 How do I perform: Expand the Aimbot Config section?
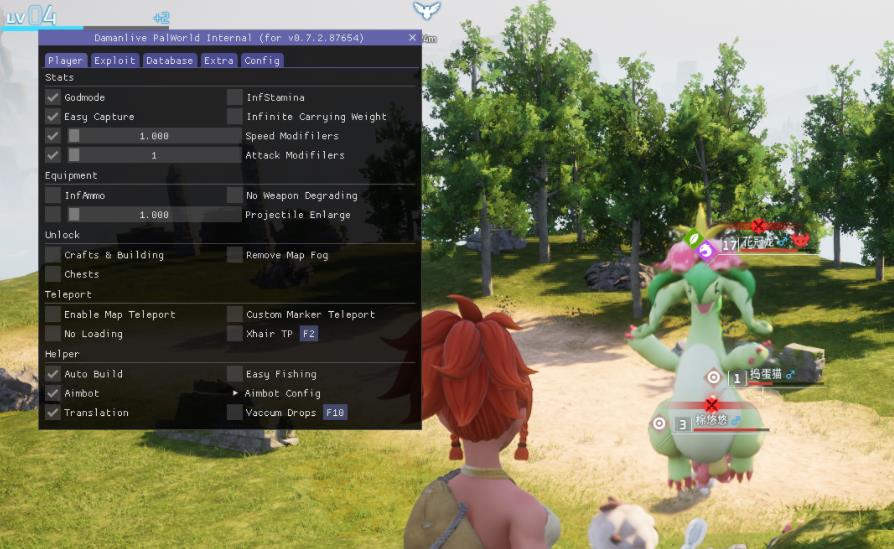[236, 393]
